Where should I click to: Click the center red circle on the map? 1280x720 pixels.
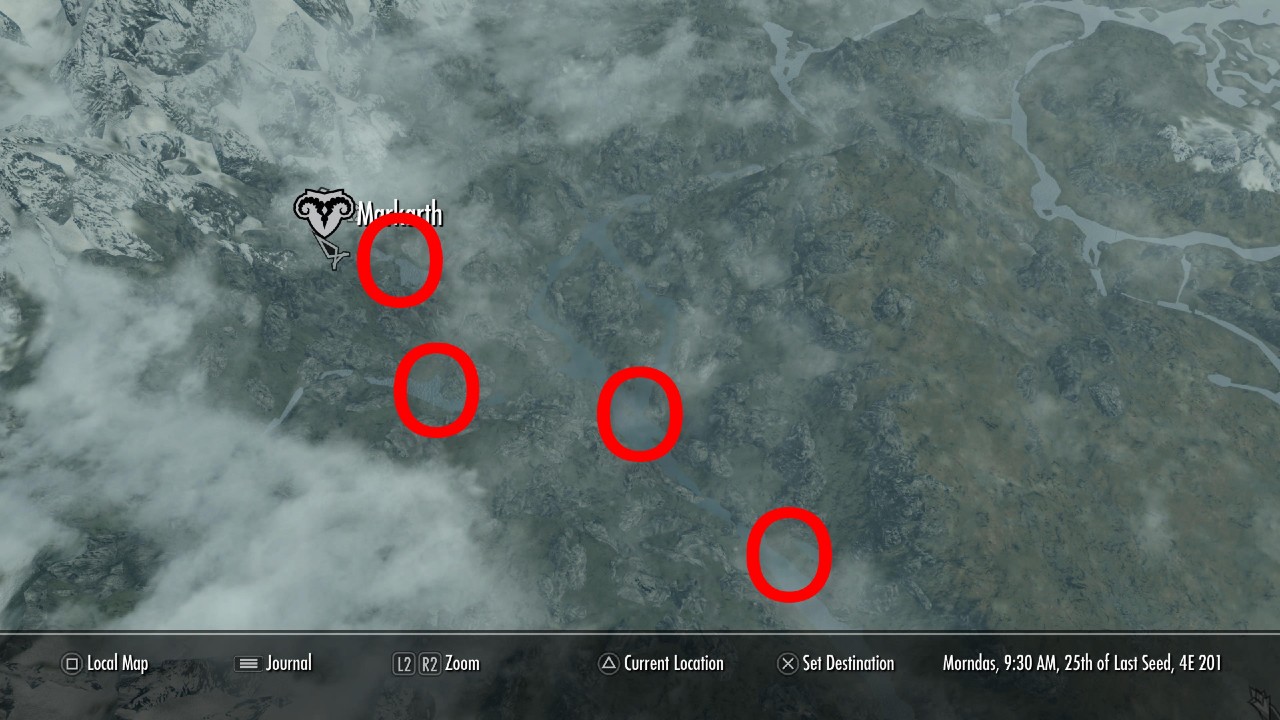click(x=640, y=413)
